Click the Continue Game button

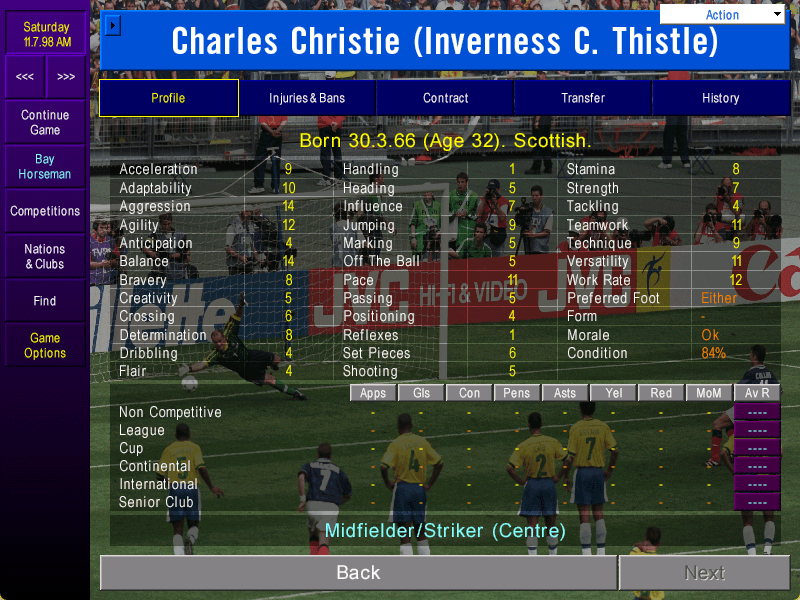pyautogui.click(x=45, y=123)
